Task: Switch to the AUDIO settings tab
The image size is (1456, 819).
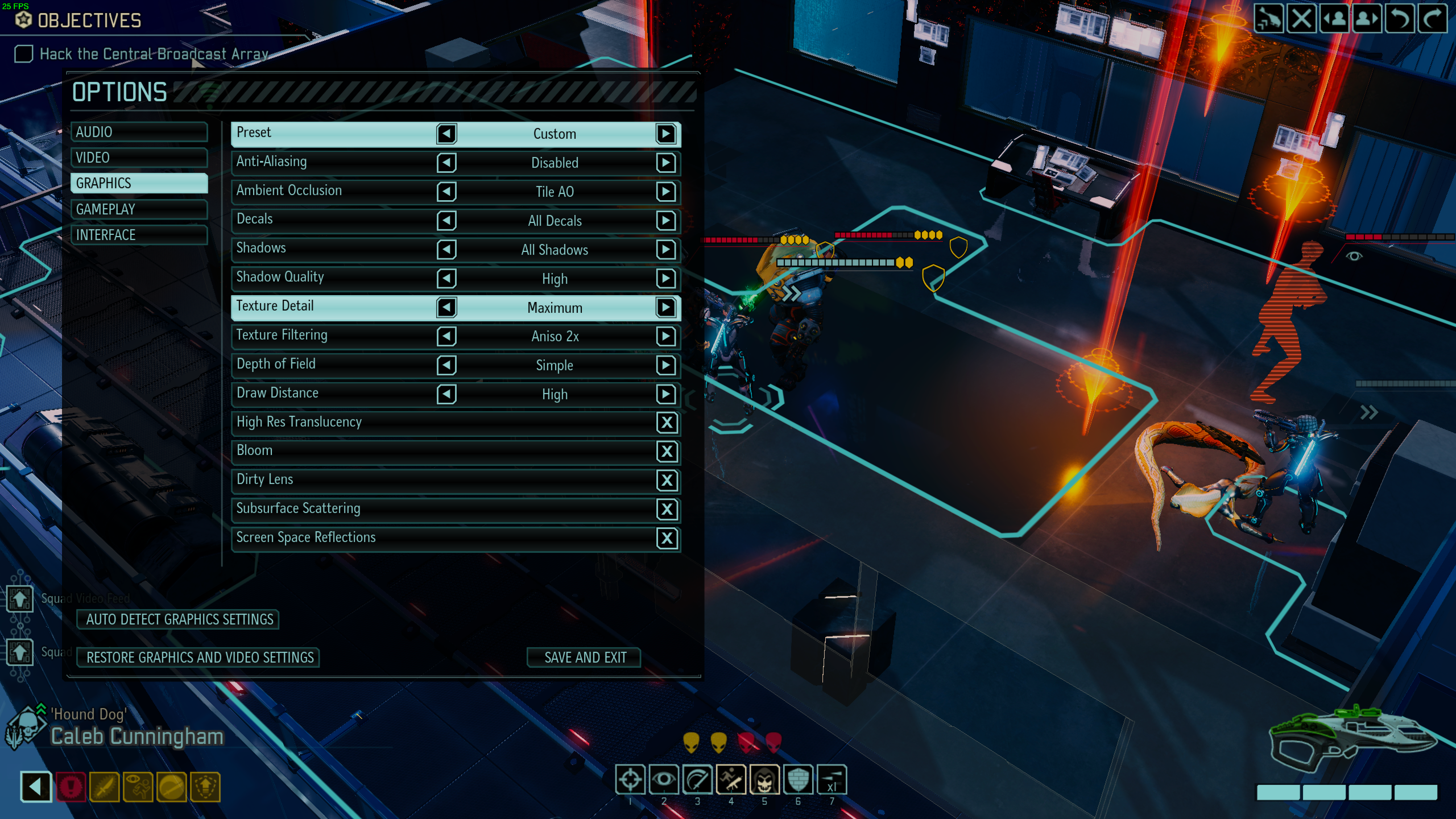Action: pos(138,132)
